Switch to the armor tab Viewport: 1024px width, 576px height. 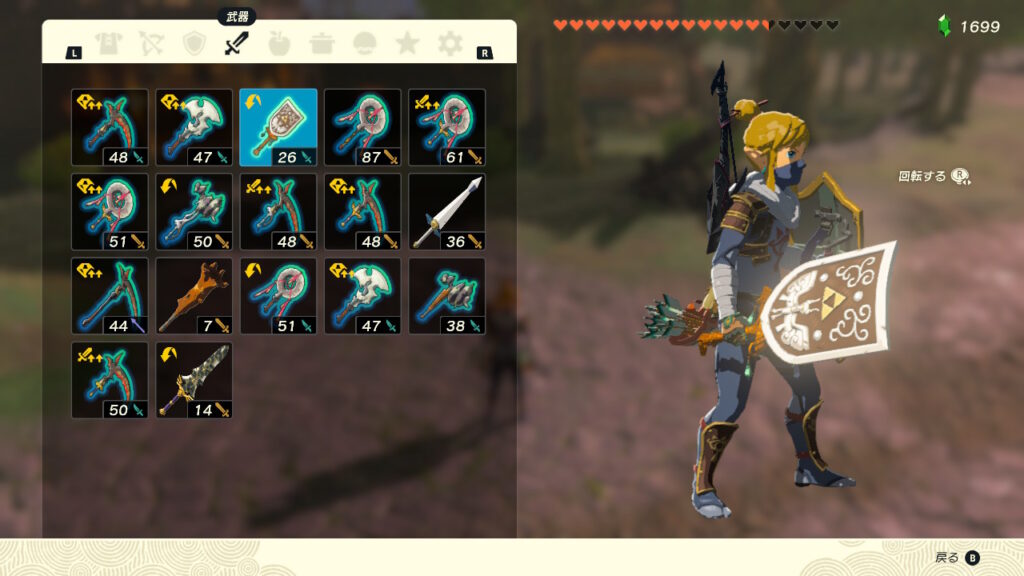pos(107,44)
